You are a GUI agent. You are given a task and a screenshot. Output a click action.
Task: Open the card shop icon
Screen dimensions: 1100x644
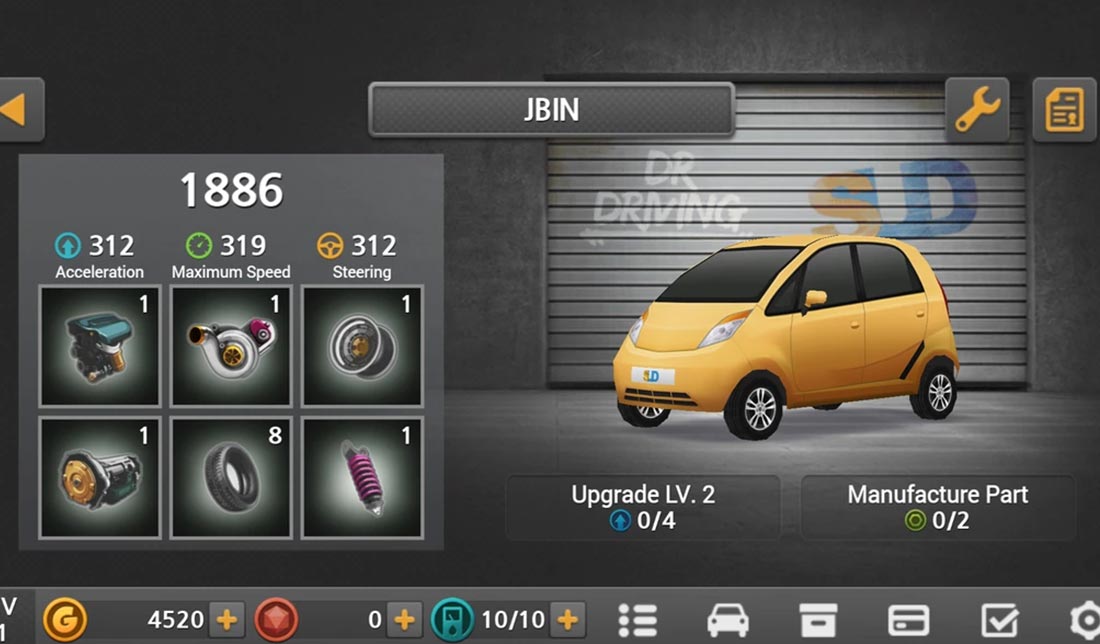click(908, 620)
